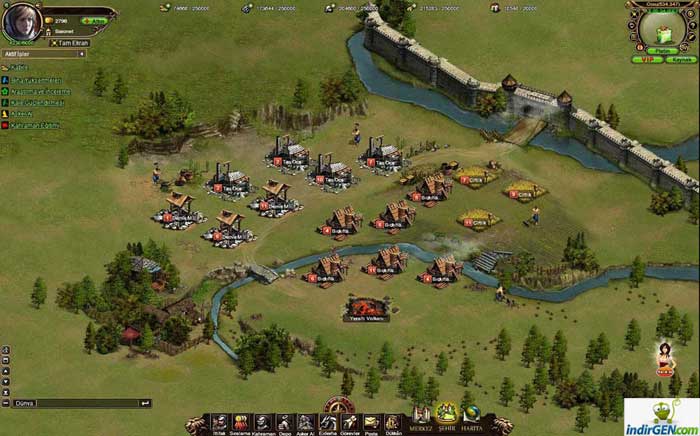The width and height of the screenshot is (700, 436).
Task: Open the İttifak alliance menu
Action: coord(218,423)
